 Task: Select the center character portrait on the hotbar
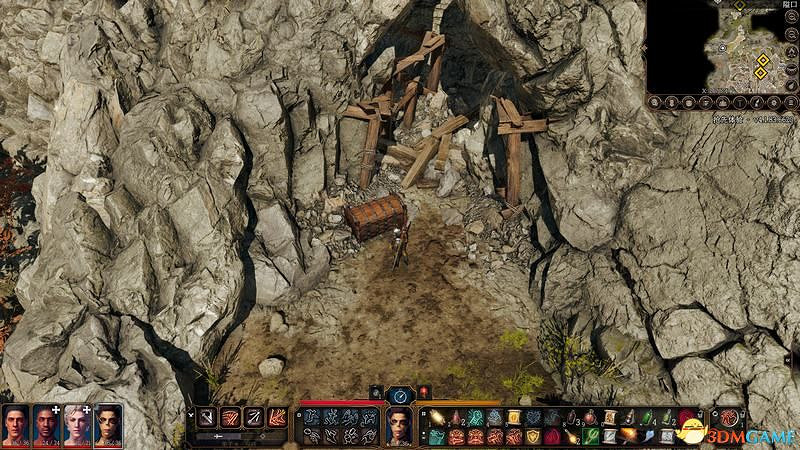pyautogui.click(x=399, y=424)
